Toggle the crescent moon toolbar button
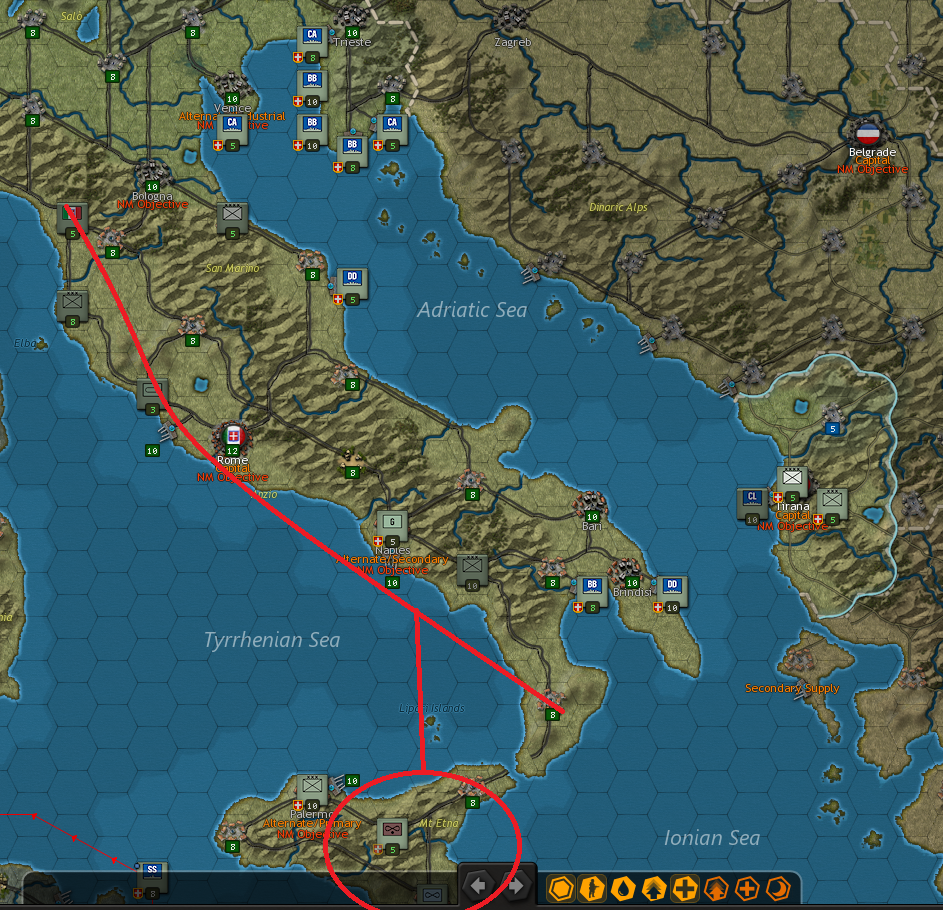Image resolution: width=943 pixels, height=910 pixels. point(777,887)
